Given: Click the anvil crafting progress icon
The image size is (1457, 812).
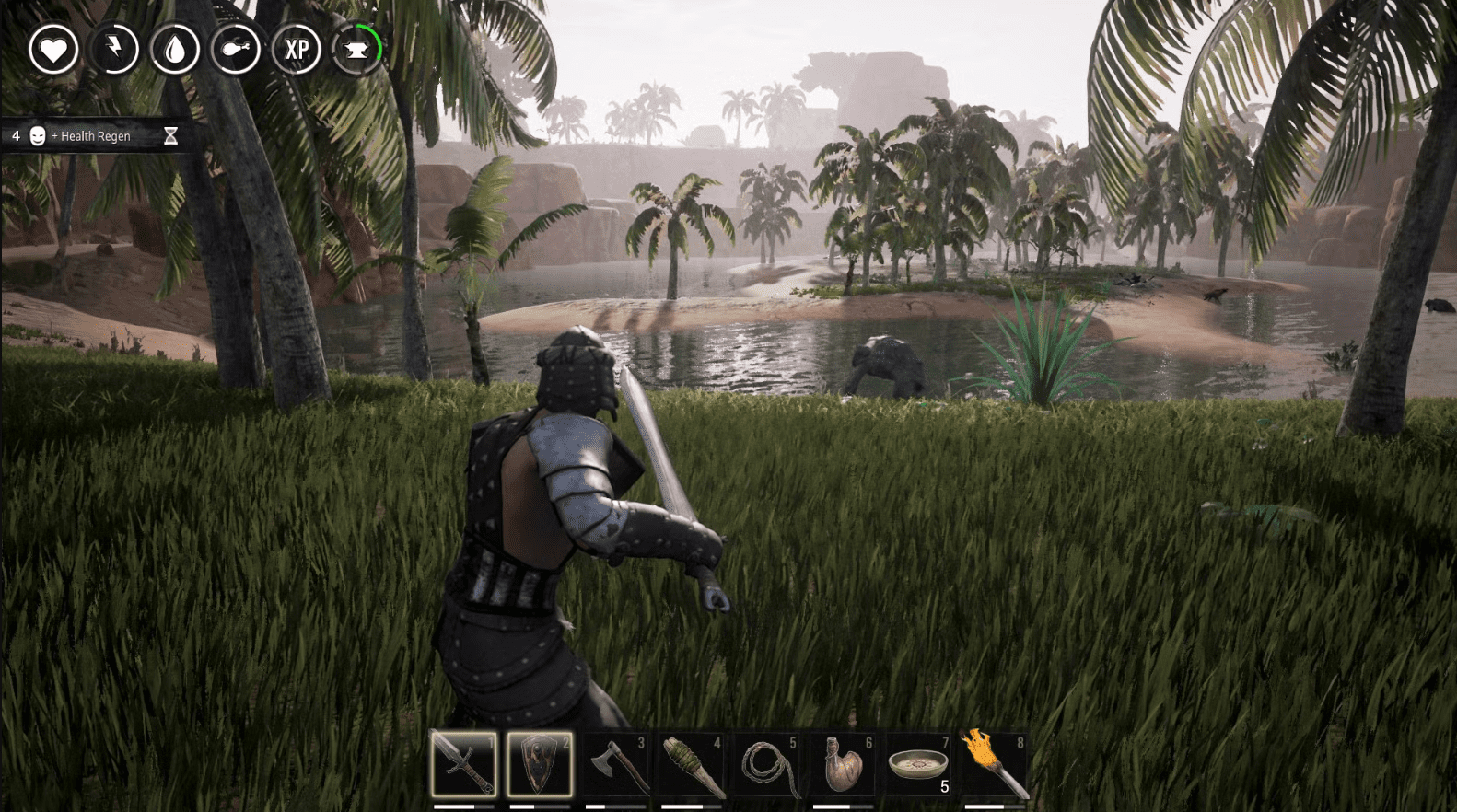Looking at the screenshot, I should tap(357, 50).
